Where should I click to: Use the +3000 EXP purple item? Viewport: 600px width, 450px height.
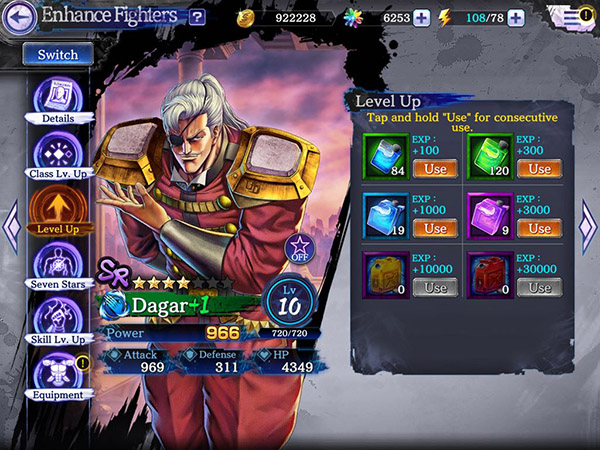coord(539,228)
